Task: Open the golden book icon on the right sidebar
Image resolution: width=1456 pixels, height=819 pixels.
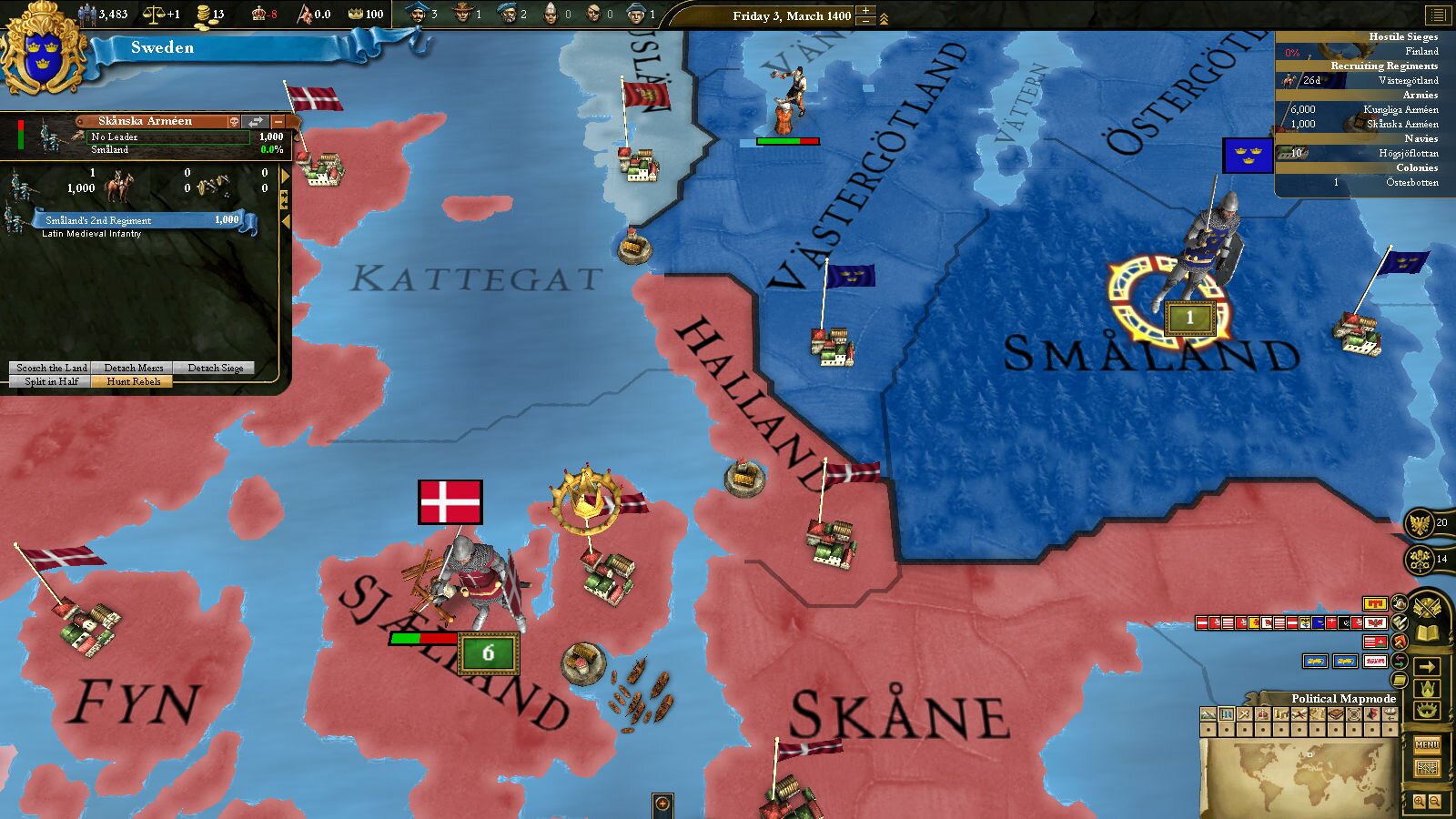Action: coord(1428,633)
